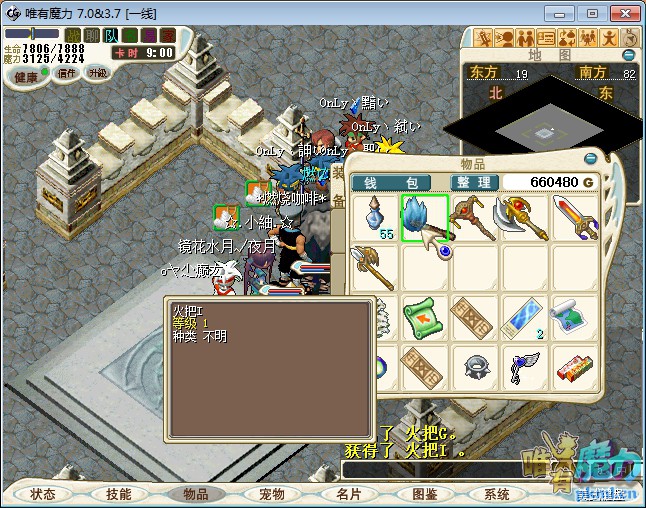The width and height of the screenshot is (646, 508).
Task: Open the 系统 system menu
Action: click(497, 495)
